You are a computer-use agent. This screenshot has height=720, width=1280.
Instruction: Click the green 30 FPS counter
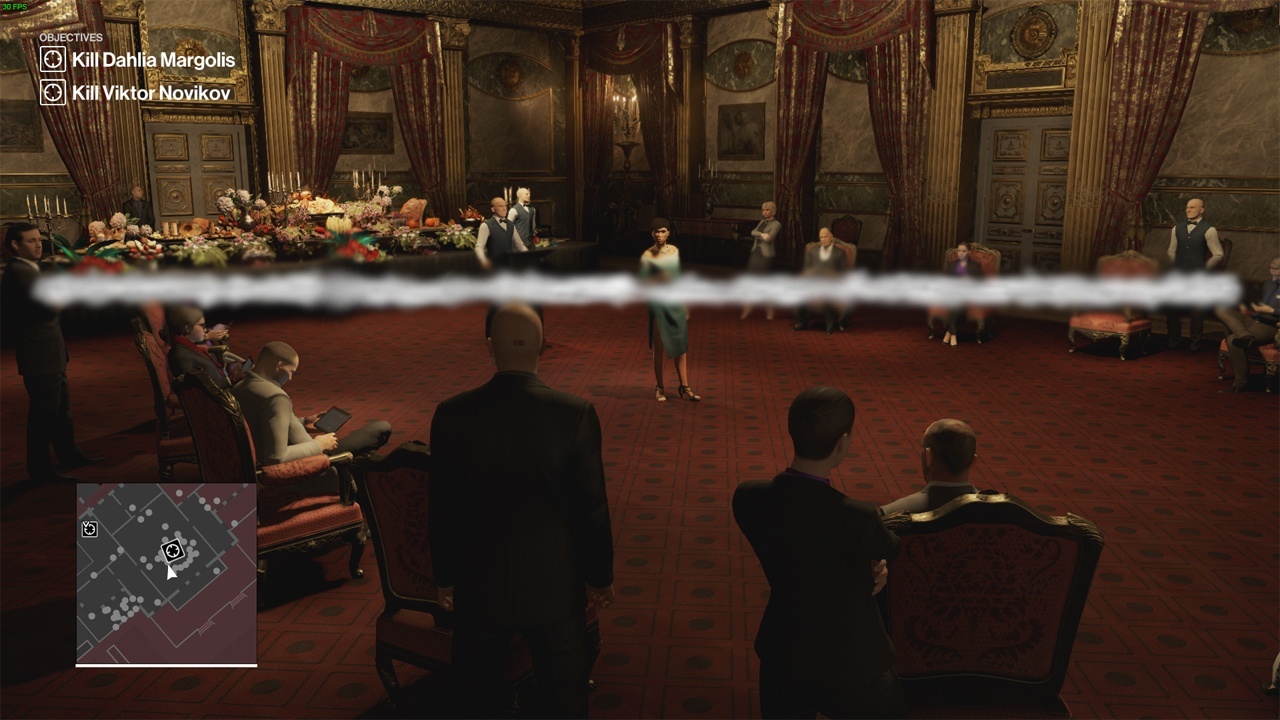[x=15, y=8]
